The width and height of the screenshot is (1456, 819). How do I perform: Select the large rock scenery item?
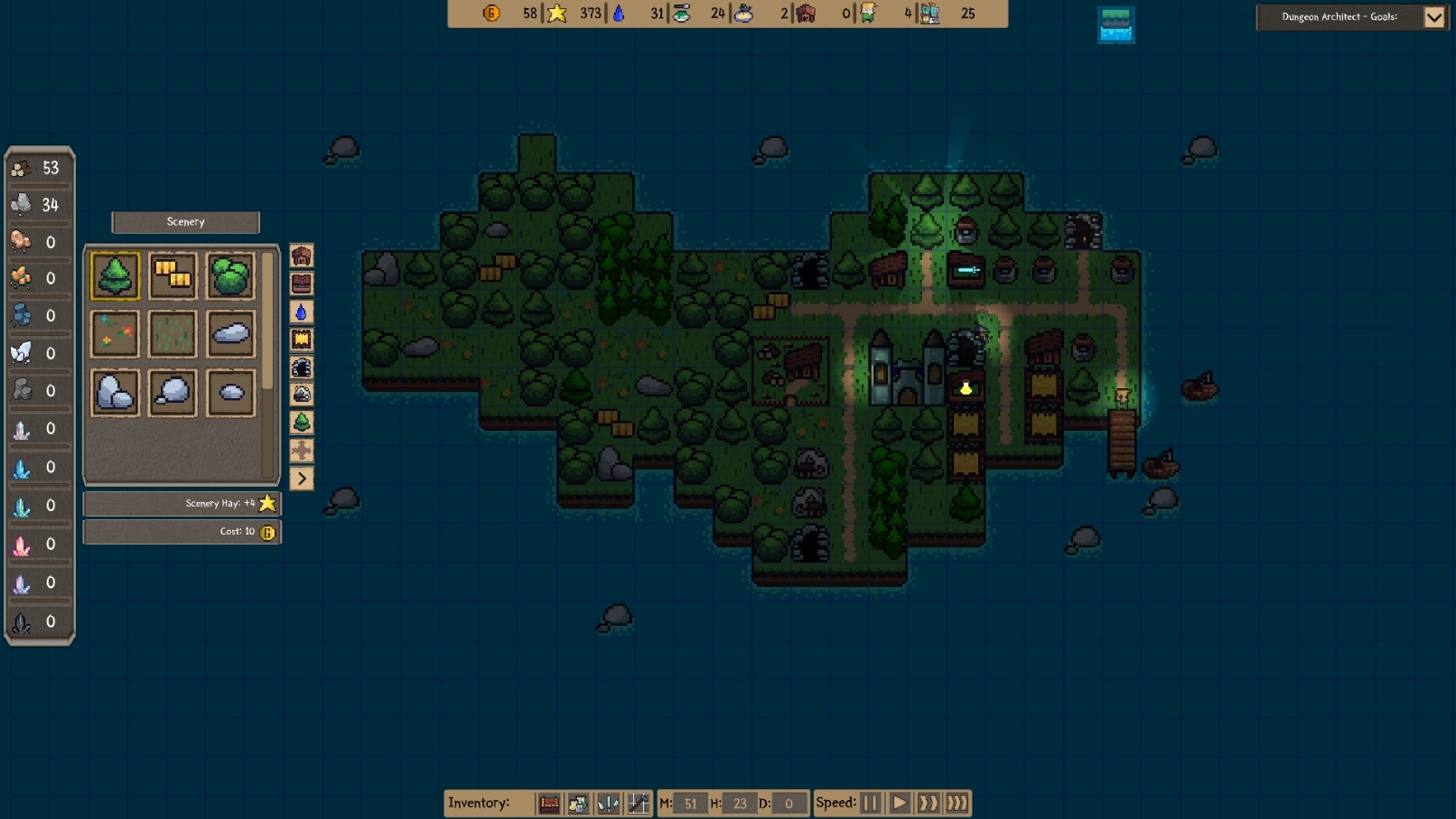[115, 392]
